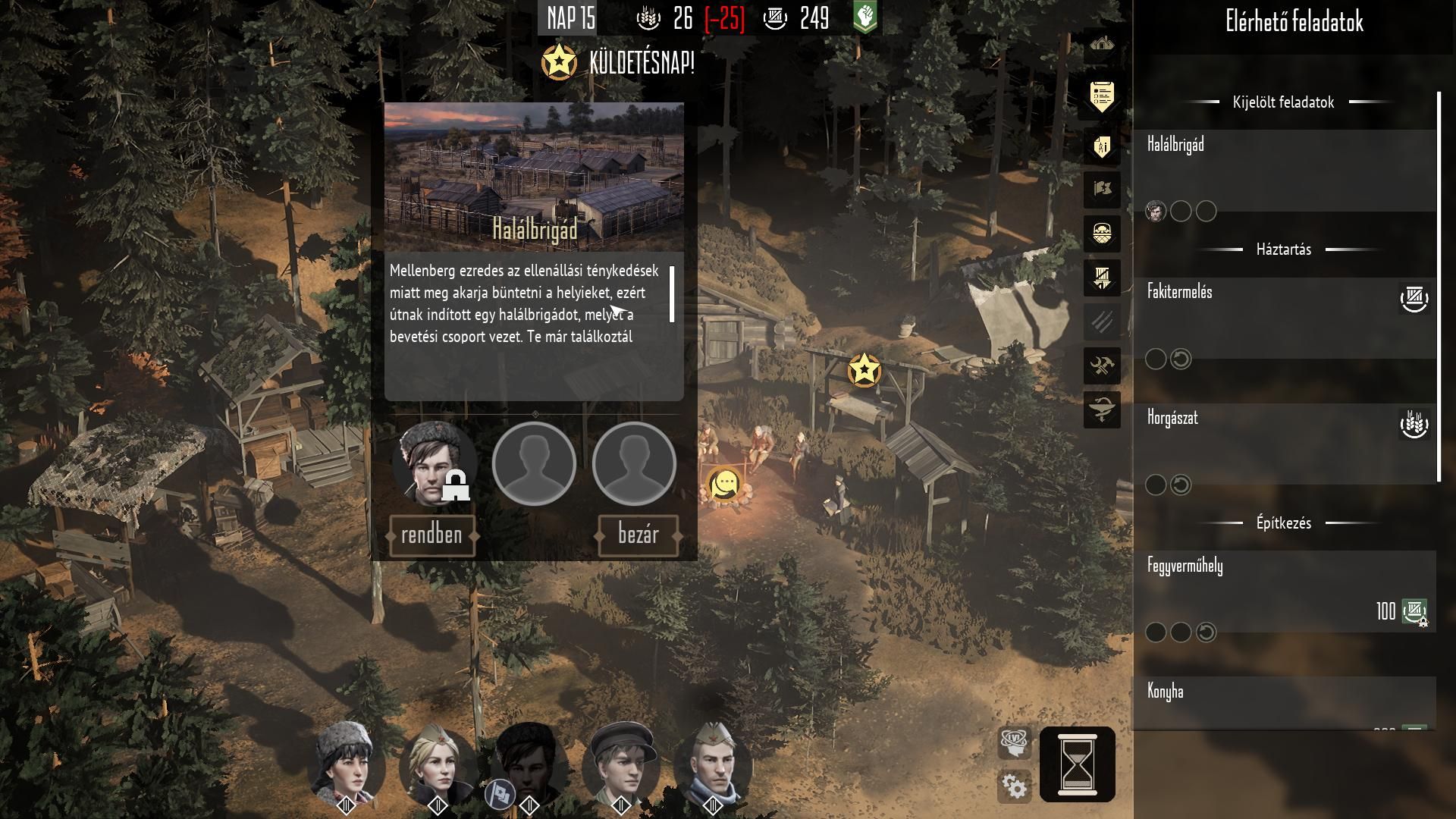This screenshot has width=1456, height=819.
Task: Open the medical snake bowl tab
Action: pos(1102,410)
